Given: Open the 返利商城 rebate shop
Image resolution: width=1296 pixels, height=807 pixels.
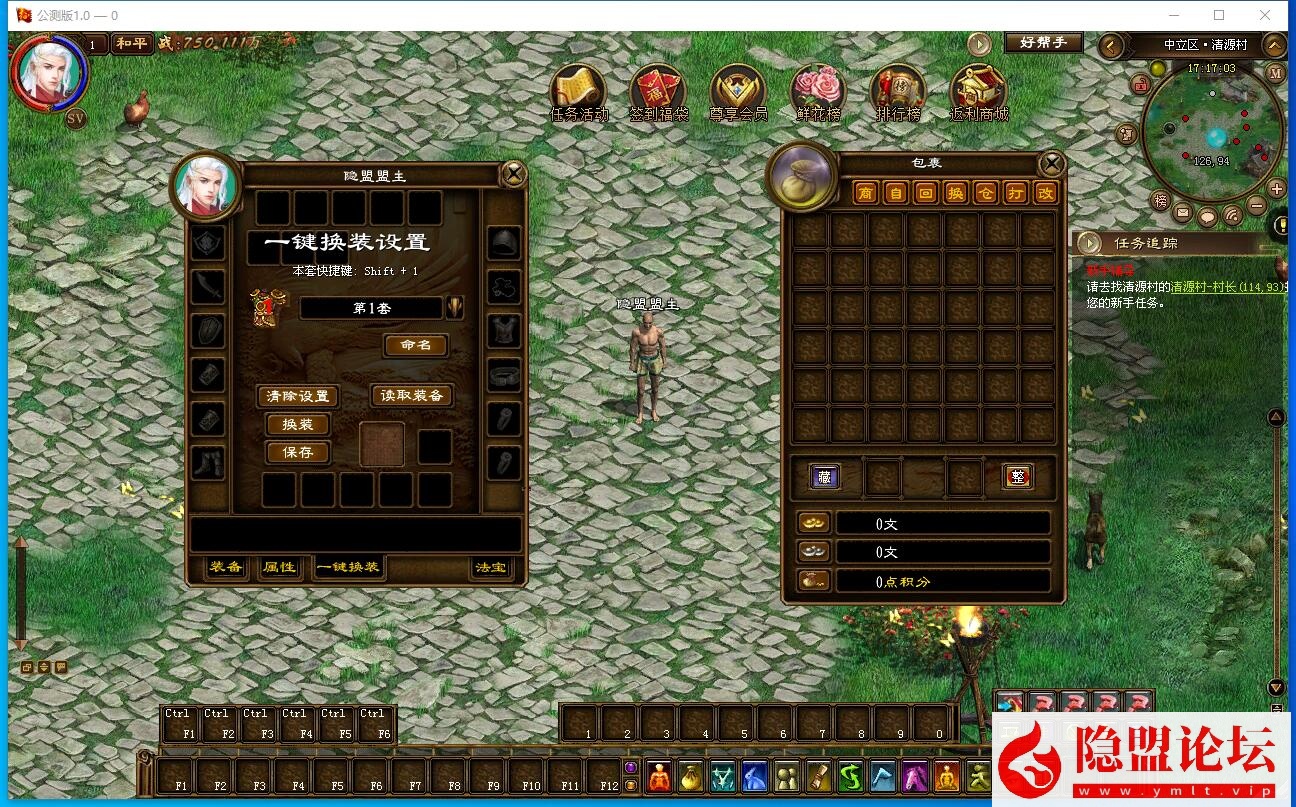Looking at the screenshot, I should tap(978, 93).
